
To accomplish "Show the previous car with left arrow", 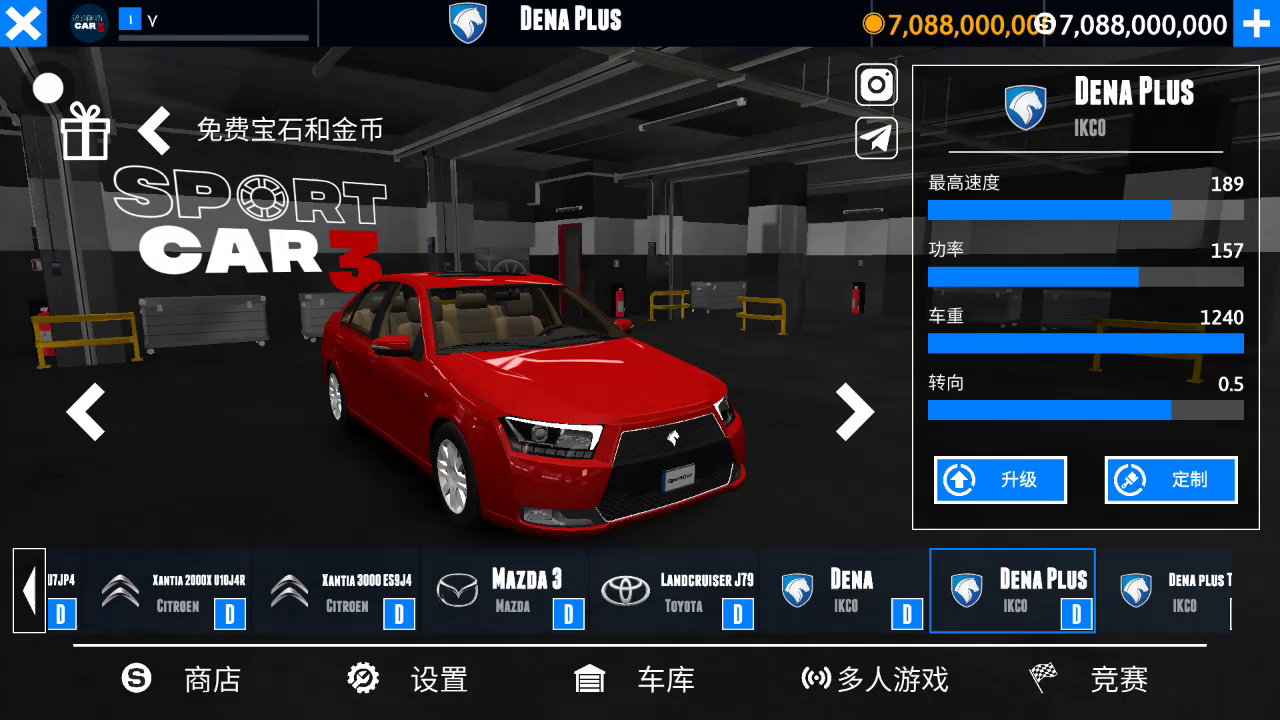I will click(86, 412).
